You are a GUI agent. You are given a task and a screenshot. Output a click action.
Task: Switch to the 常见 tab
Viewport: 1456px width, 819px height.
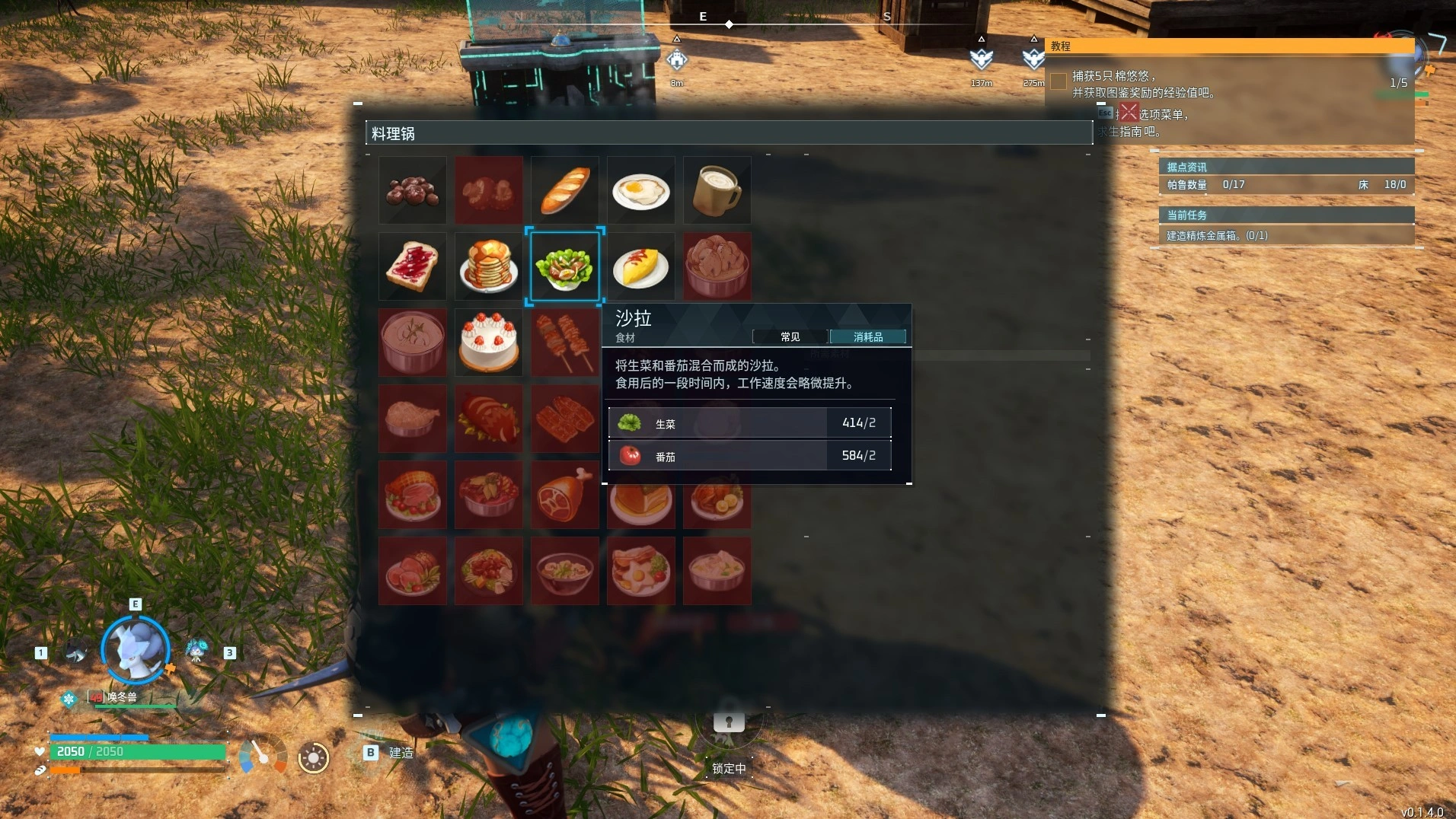(x=789, y=336)
